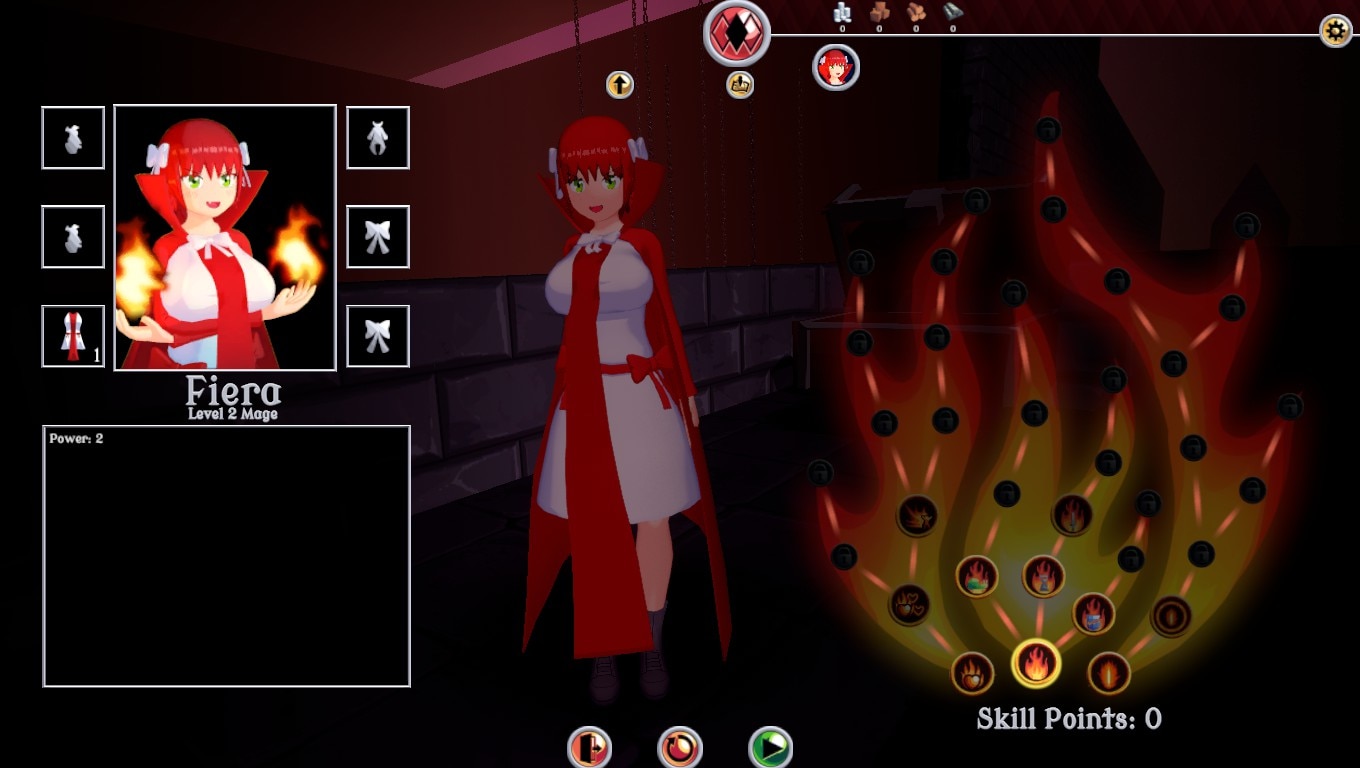Select Fiera's round portrait icon
1360x768 pixels.
click(836, 68)
